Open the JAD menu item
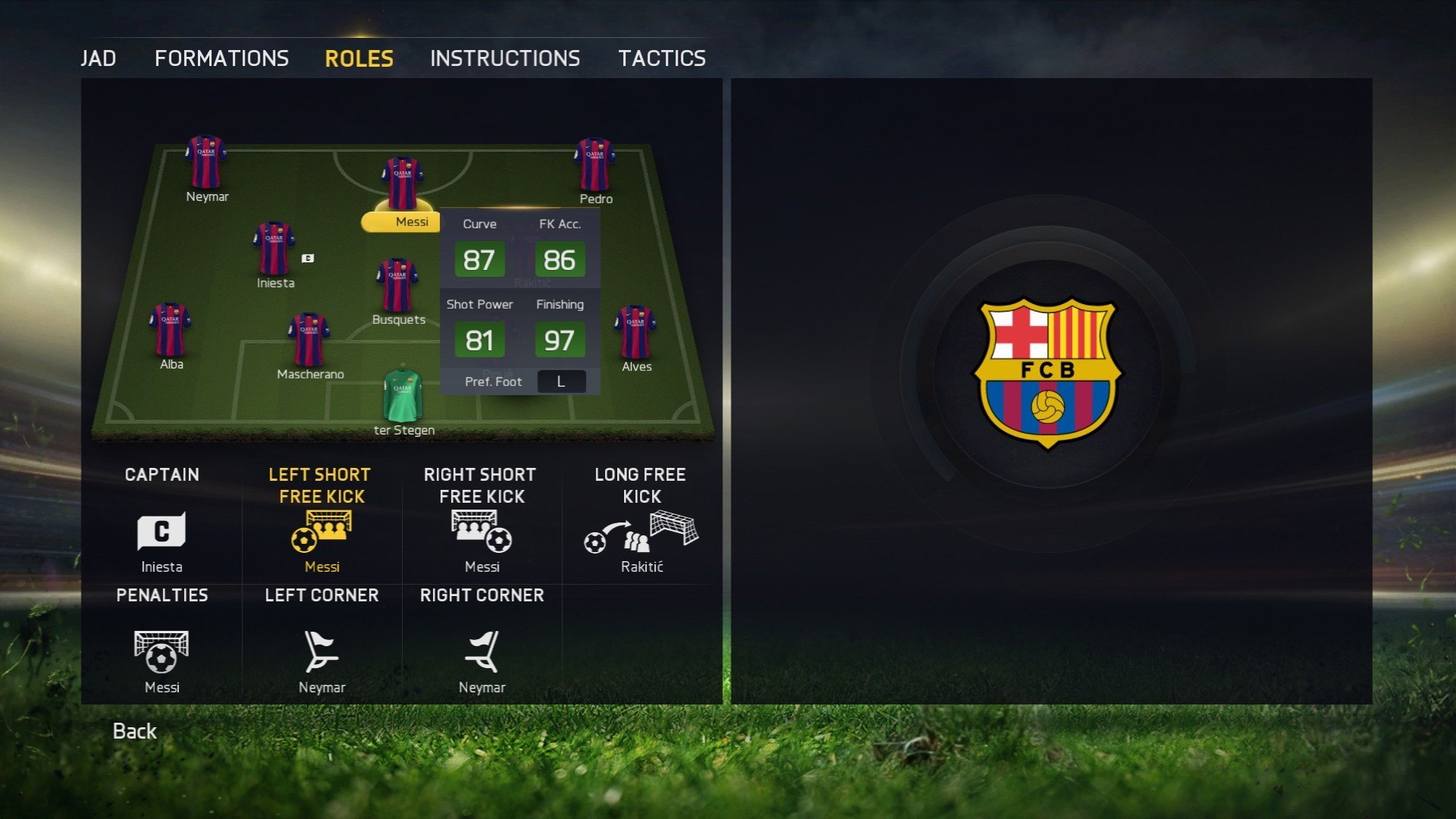This screenshot has width=1456, height=819. coord(99,58)
